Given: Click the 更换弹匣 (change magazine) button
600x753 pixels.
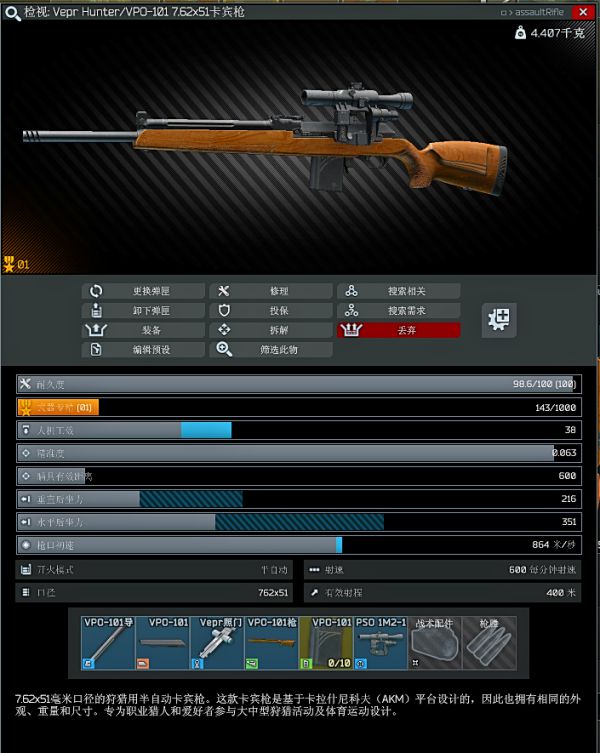Looking at the screenshot, I should [x=144, y=291].
